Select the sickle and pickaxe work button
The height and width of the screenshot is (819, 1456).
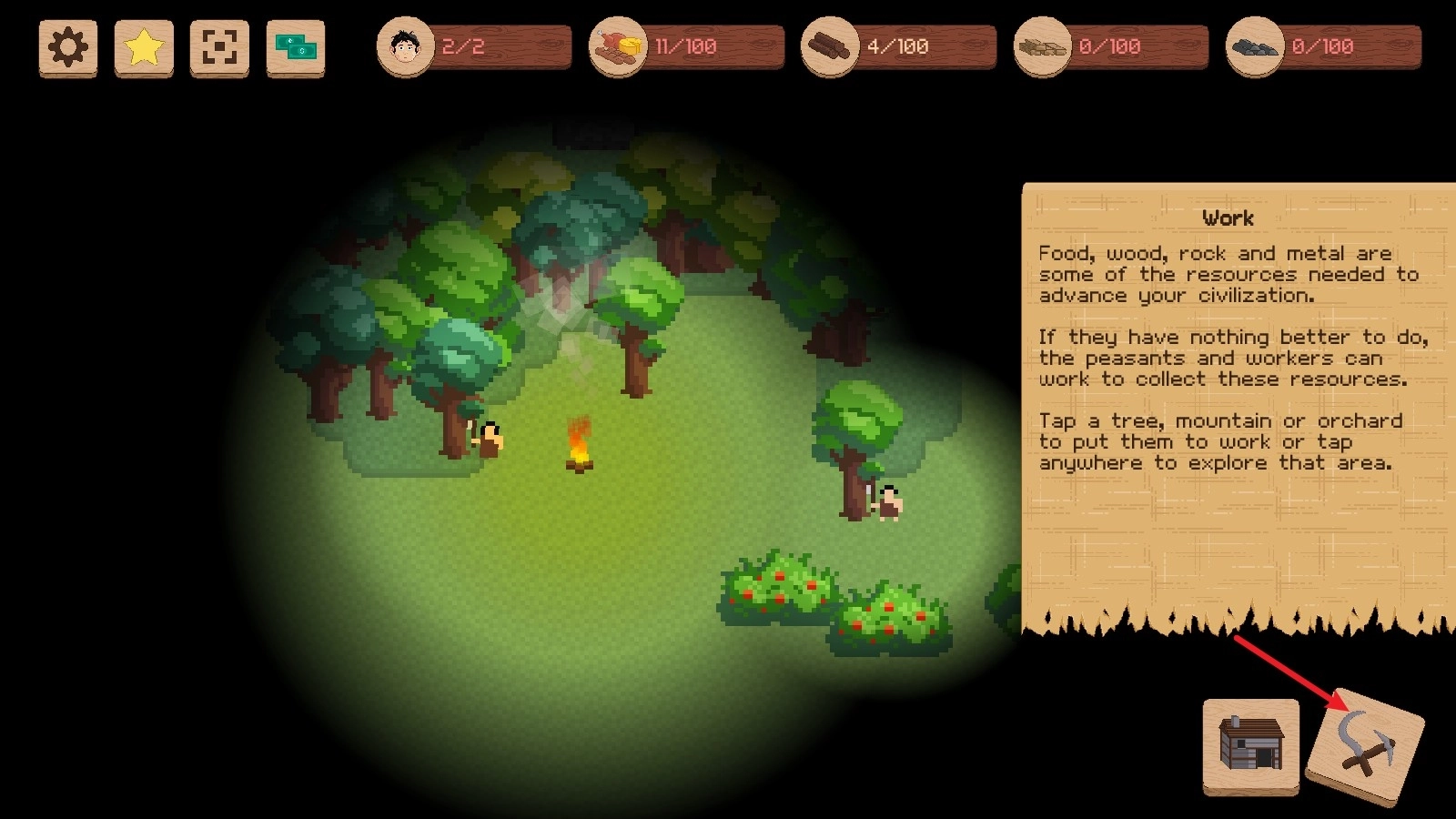(x=1364, y=746)
